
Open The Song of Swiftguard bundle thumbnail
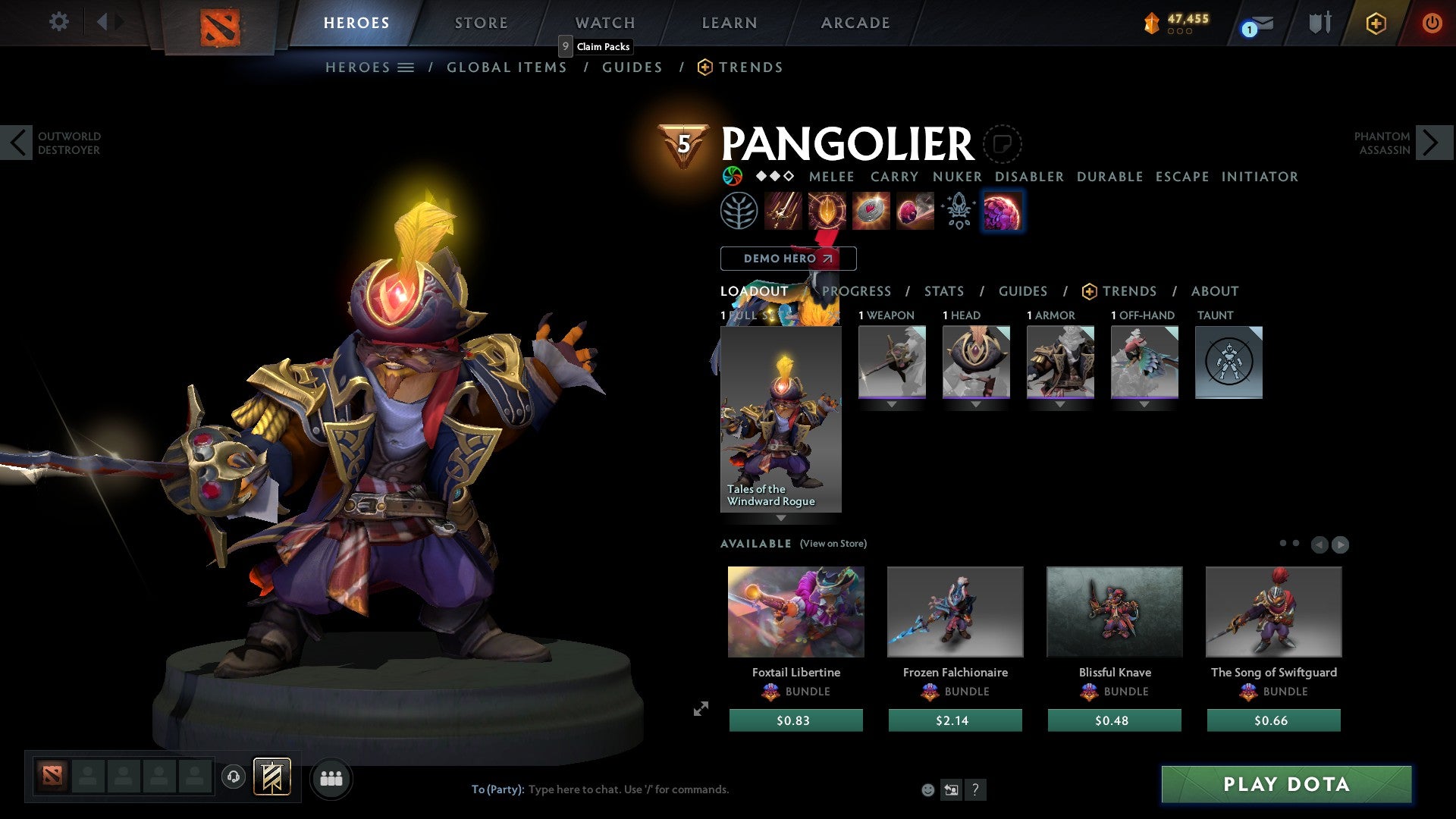tap(1273, 611)
